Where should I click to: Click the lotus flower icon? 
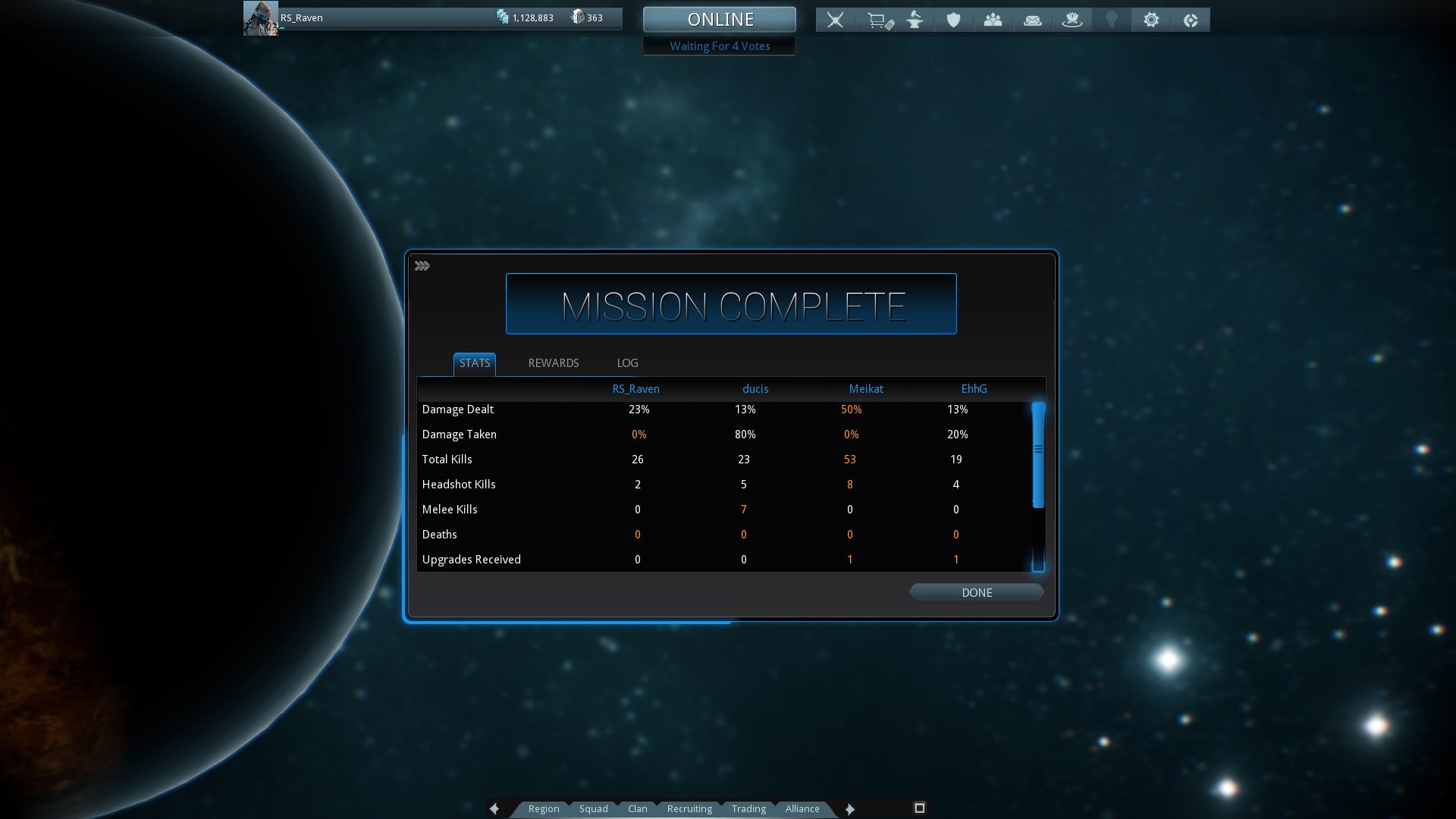(1072, 20)
